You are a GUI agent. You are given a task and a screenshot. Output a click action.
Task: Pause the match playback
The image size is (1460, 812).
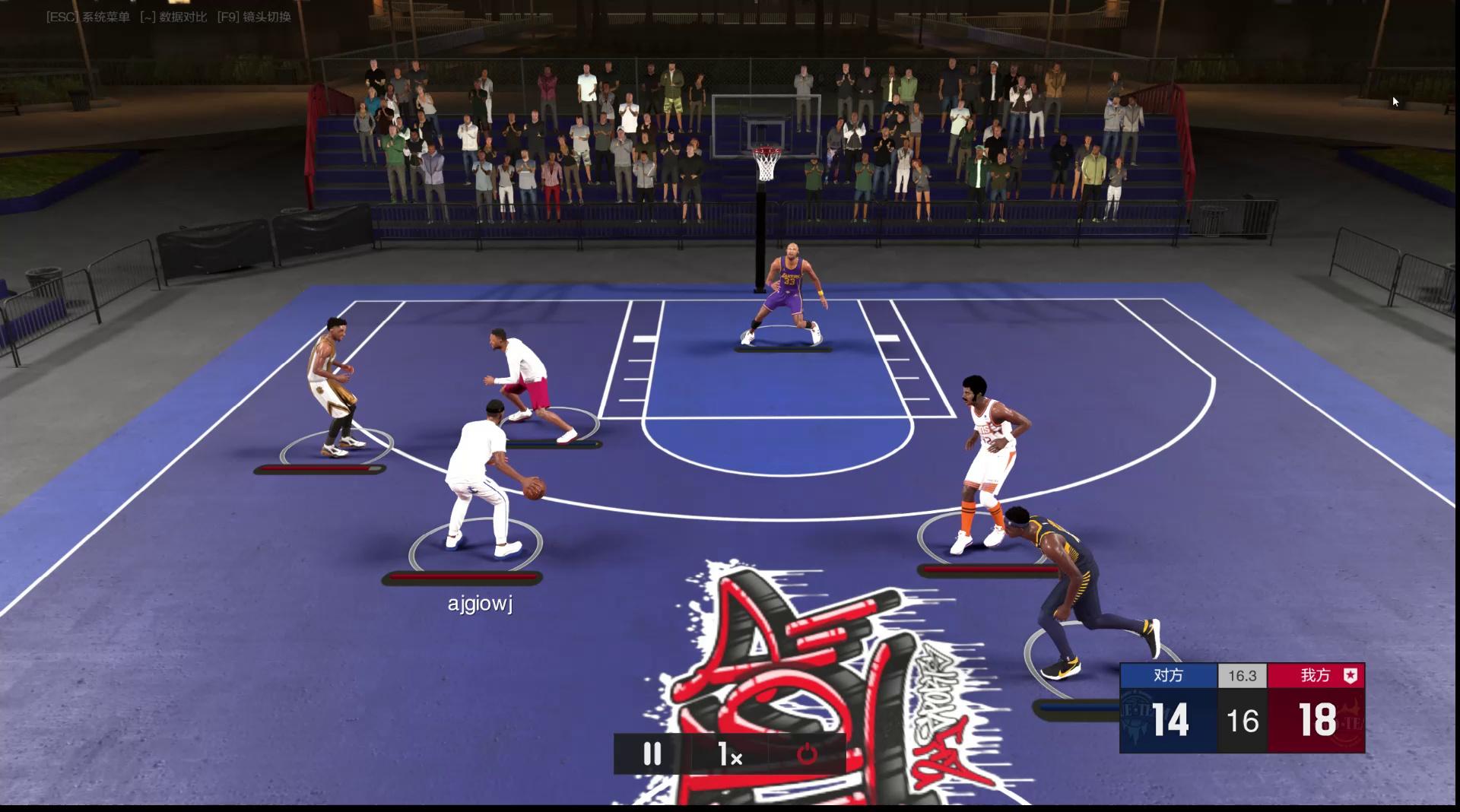pyautogui.click(x=652, y=754)
